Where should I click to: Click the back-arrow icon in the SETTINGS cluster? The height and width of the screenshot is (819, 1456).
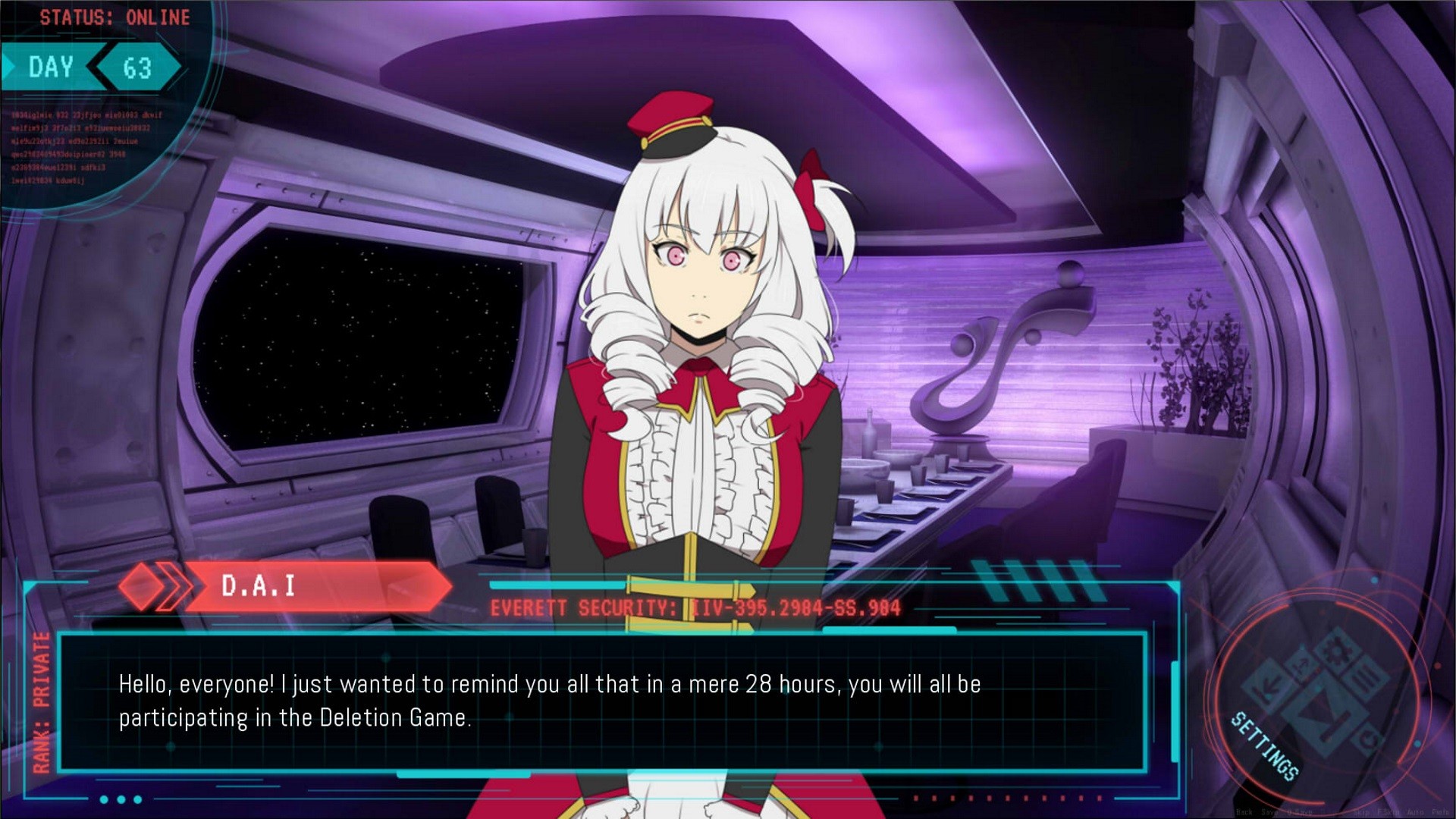(1266, 686)
